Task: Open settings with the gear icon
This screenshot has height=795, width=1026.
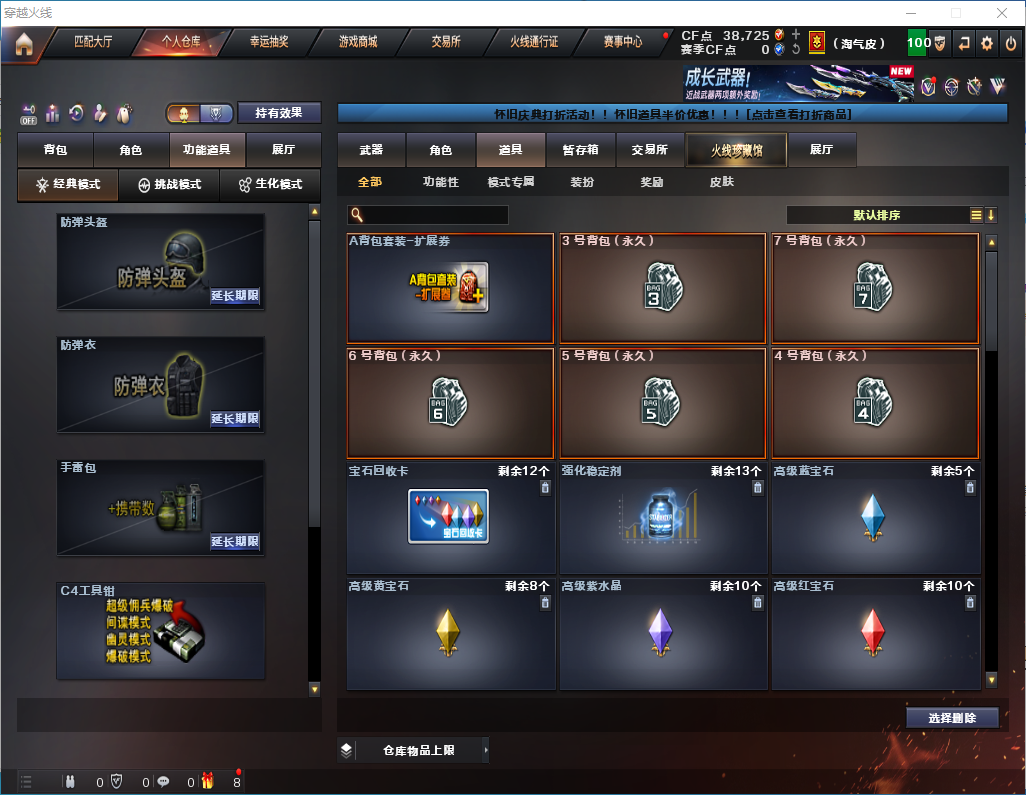Action: [x=987, y=43]
